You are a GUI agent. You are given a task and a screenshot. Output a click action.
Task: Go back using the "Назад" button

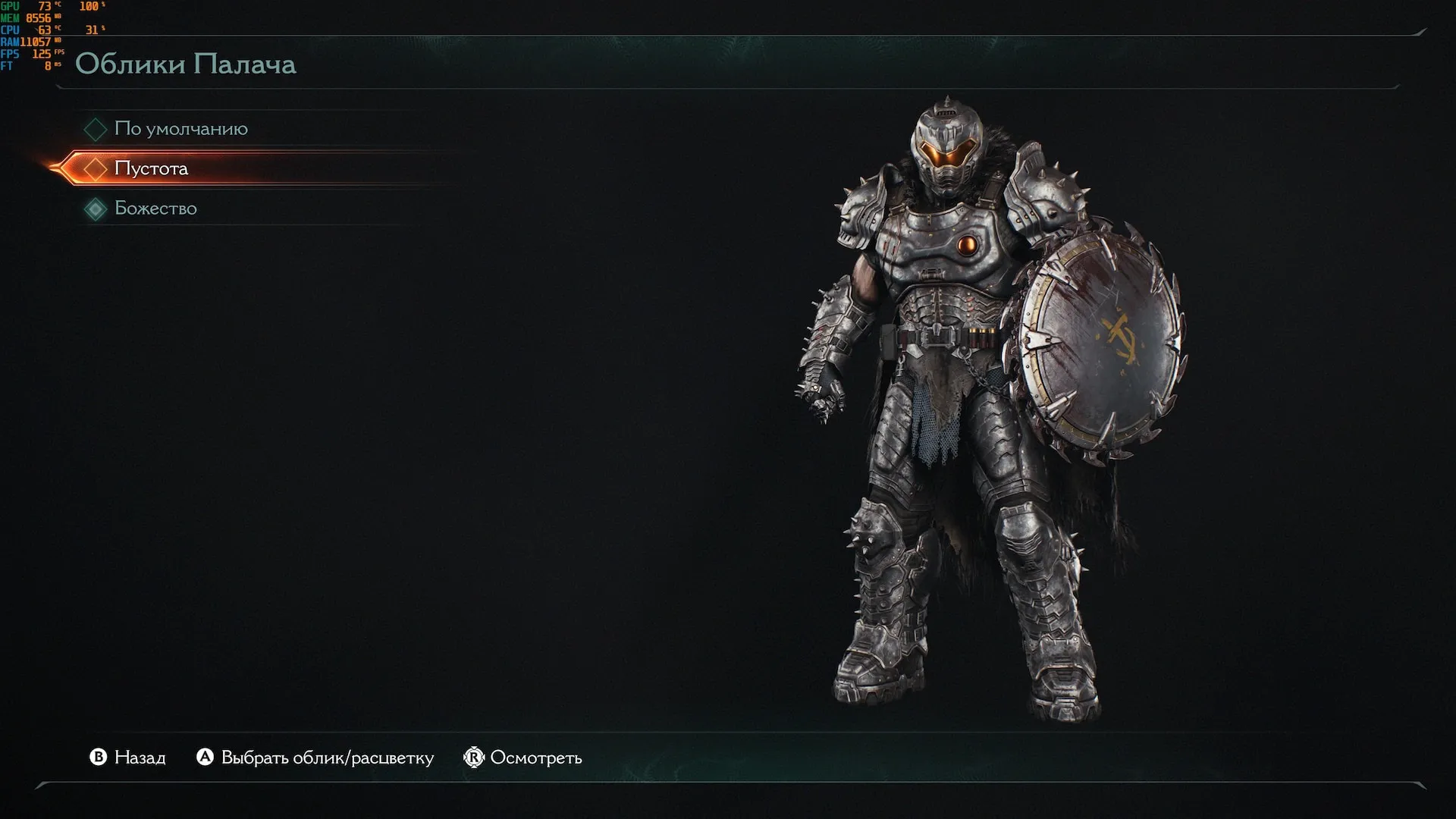127,758
